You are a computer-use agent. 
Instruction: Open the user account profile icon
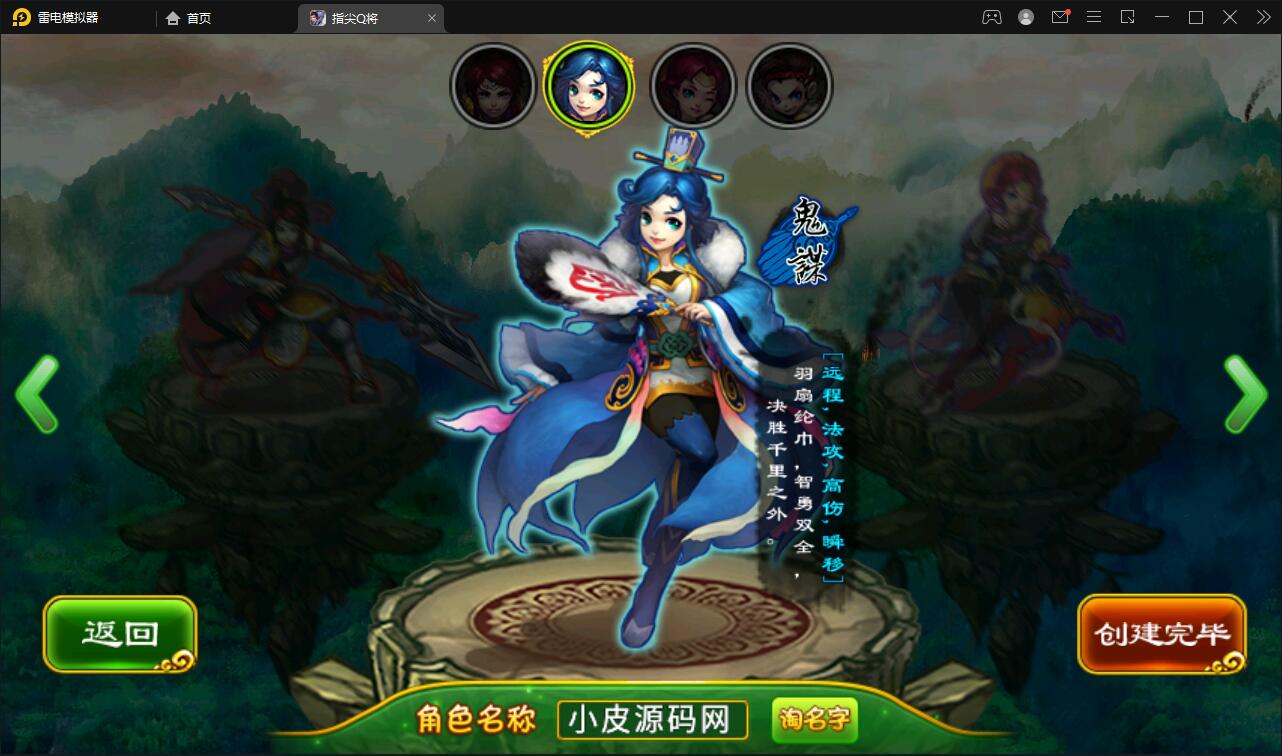pyautogui.click(x=1026, y=17)
